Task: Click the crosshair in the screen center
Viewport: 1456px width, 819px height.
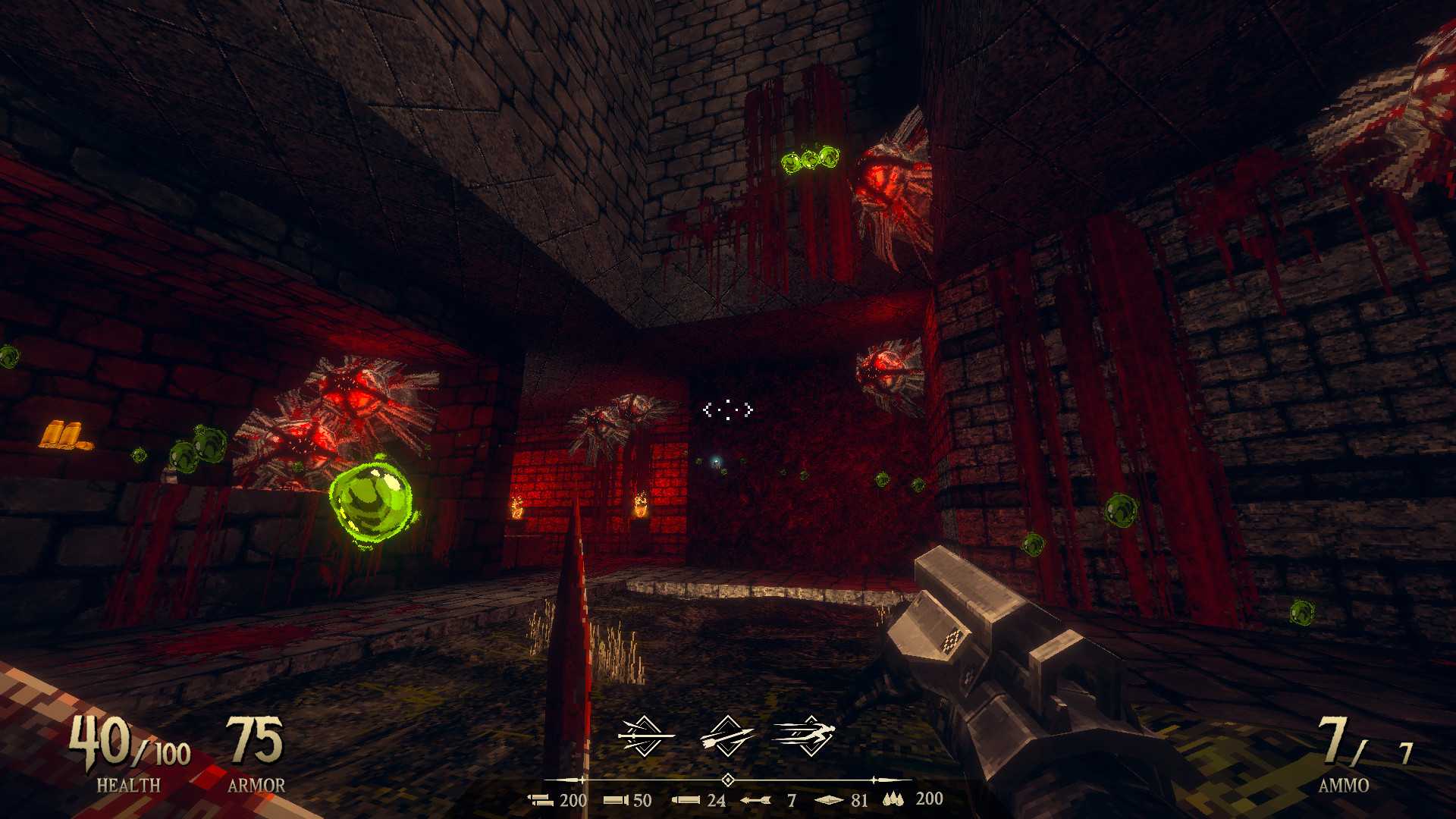Action: [x=728, y=409]
